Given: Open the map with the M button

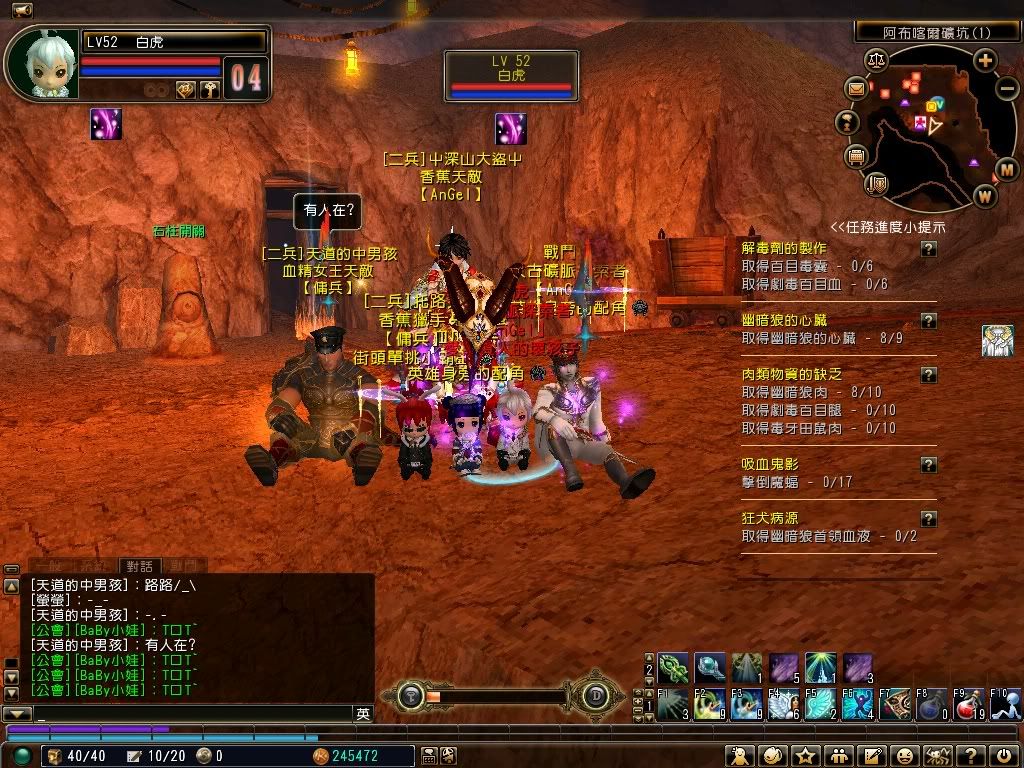Looking at the screenshot, I should point(1006,169).
